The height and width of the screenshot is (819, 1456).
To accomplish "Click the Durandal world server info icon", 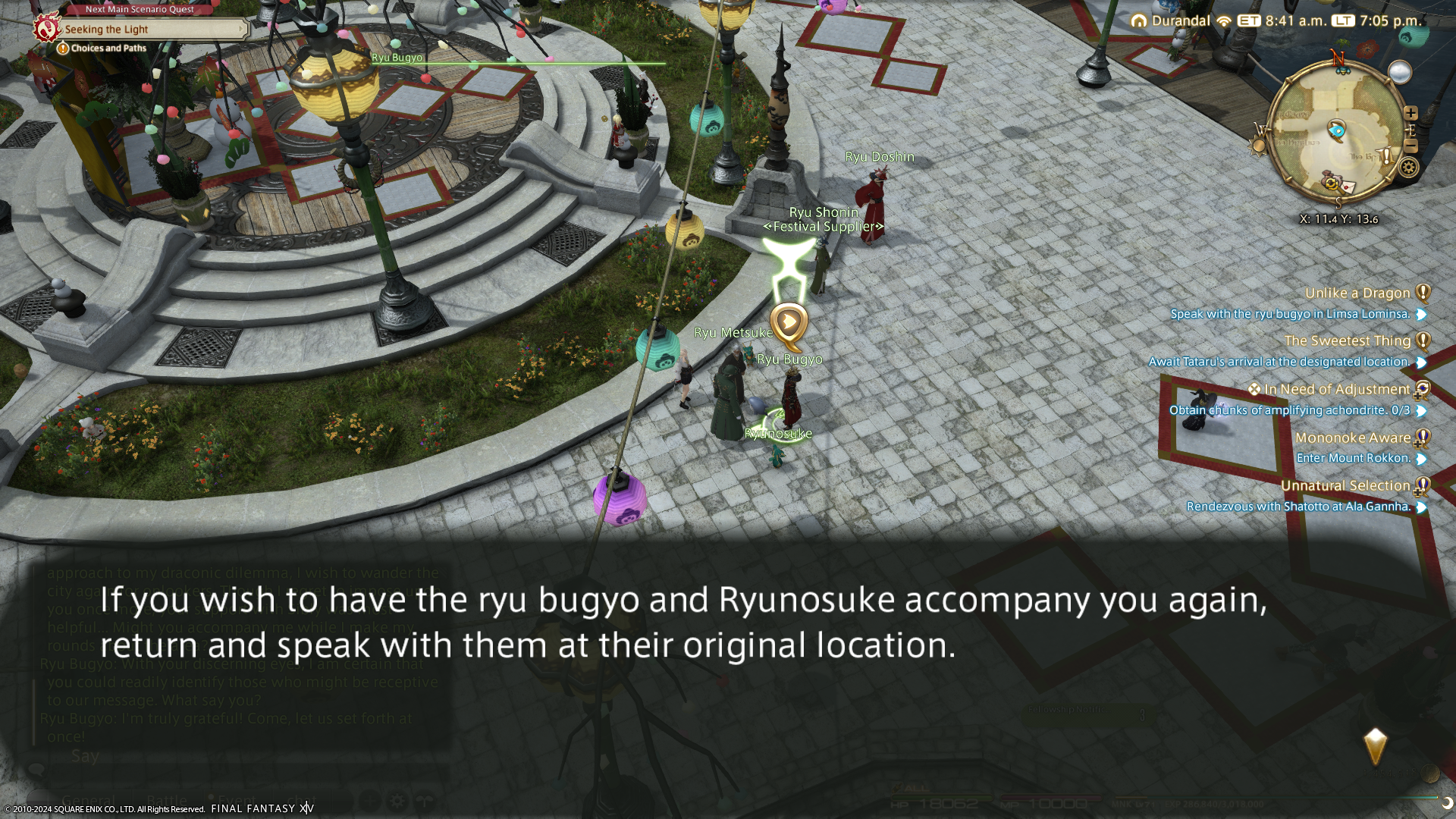I will [x=1138, y=21].
